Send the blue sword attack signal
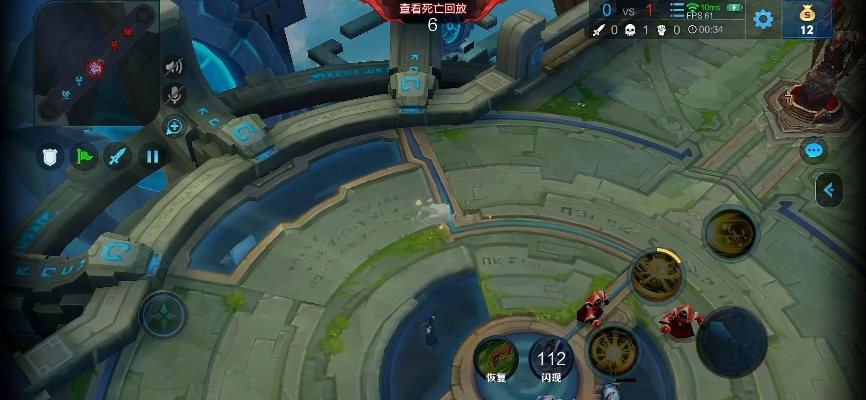866x400 pixels. point(118,156)
